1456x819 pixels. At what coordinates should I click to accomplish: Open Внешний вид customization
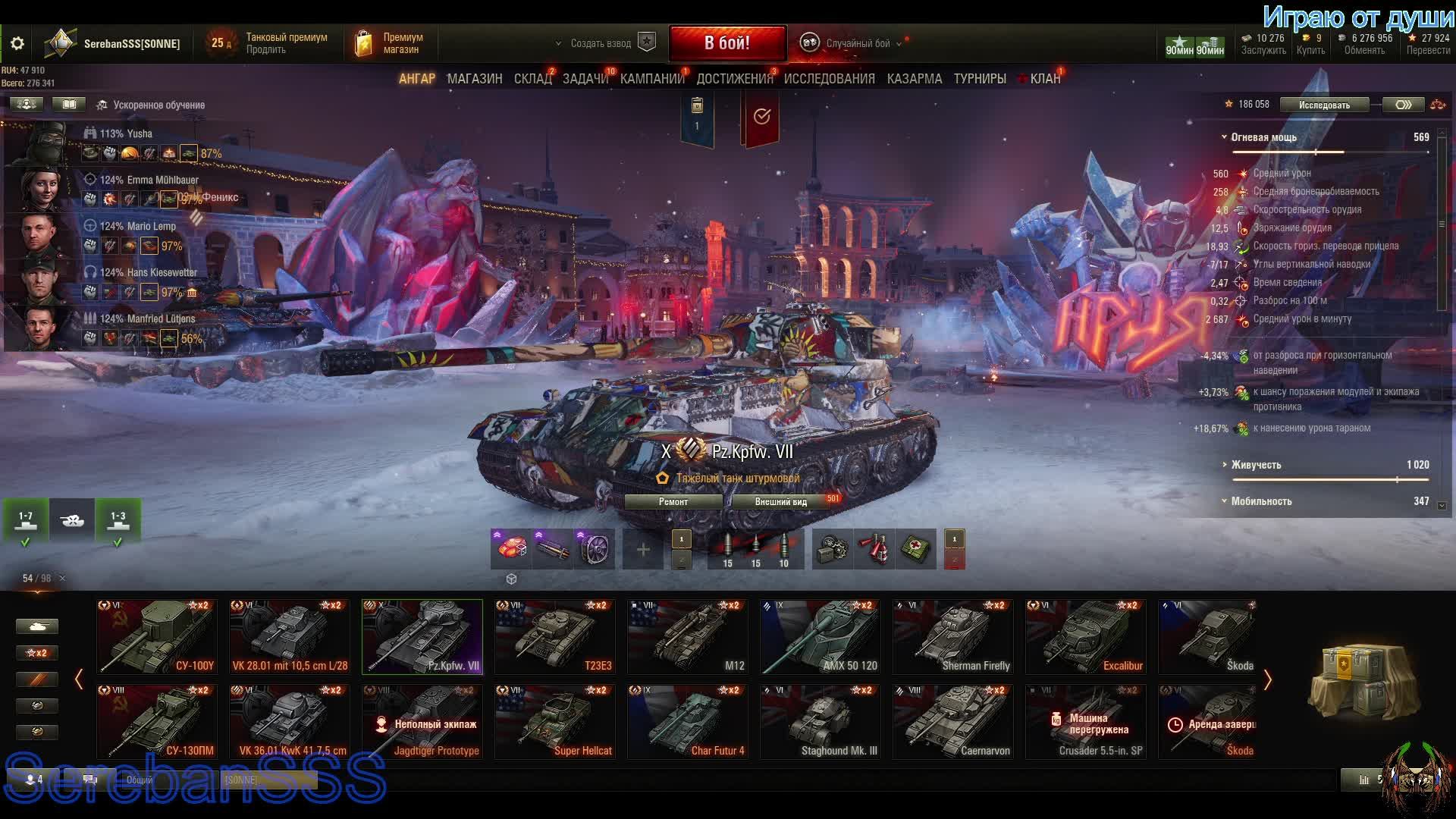780,501
